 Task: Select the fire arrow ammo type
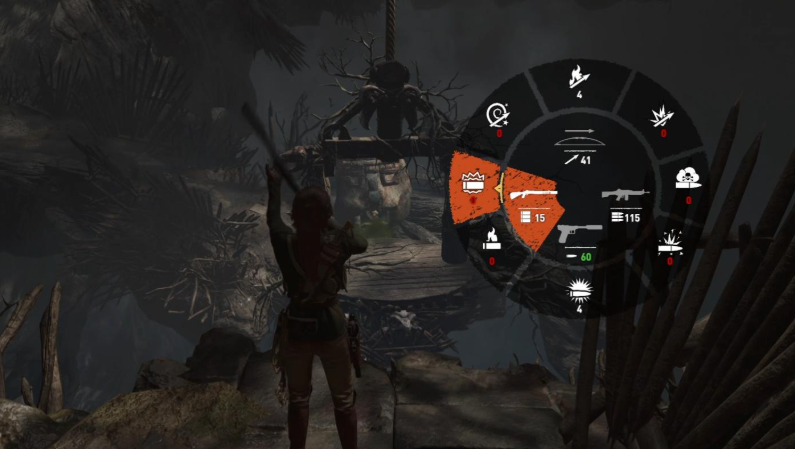[578, 76]
